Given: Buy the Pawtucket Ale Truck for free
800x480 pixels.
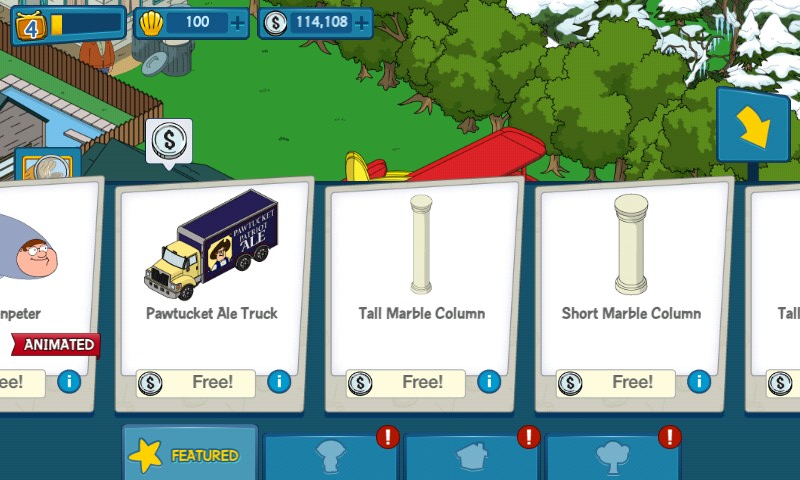Looking at the screenshot, I should tap(200, 382).
